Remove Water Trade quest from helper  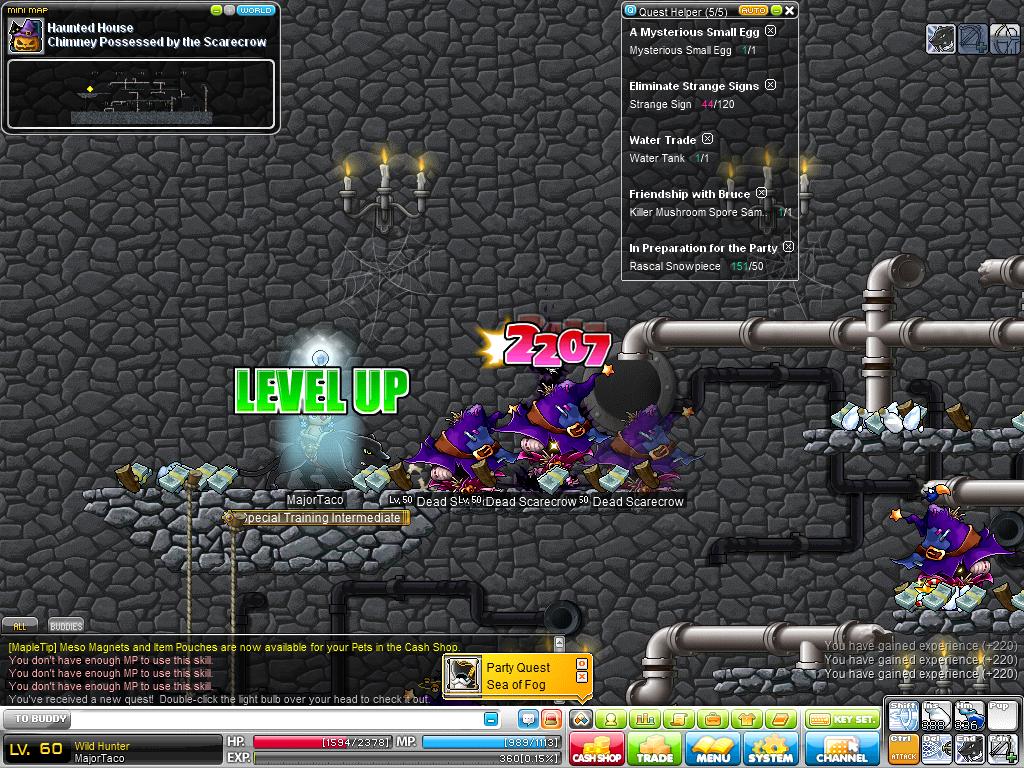pyautogui.click(x=707, y=139)
